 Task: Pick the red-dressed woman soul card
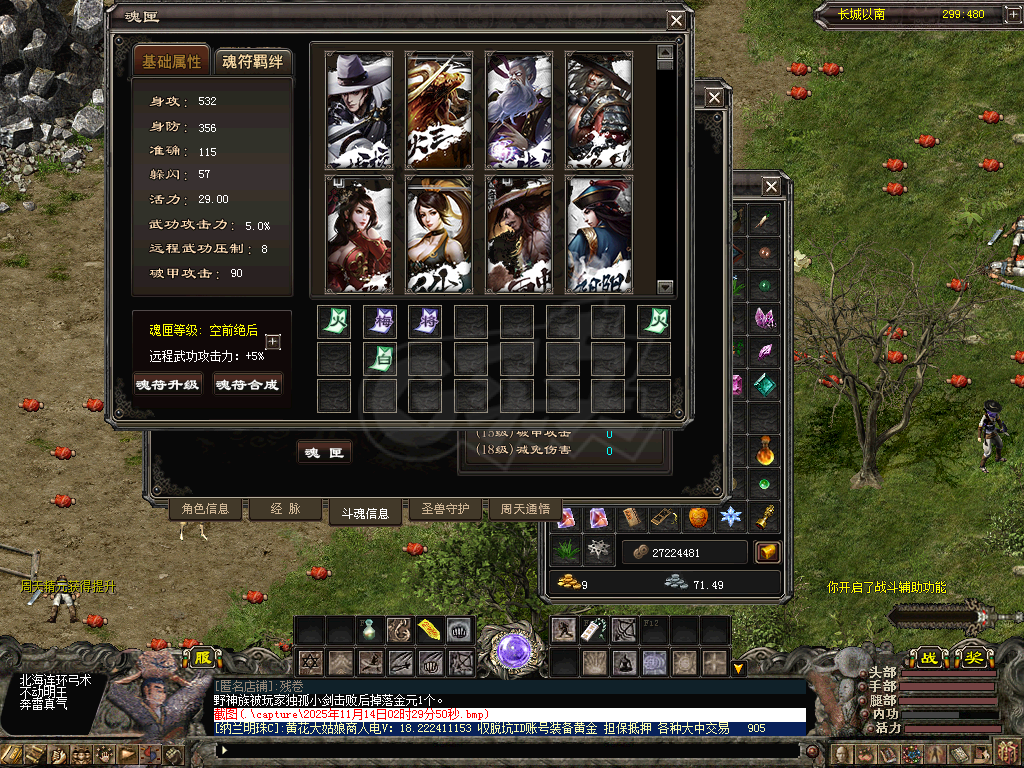point(359,235)
